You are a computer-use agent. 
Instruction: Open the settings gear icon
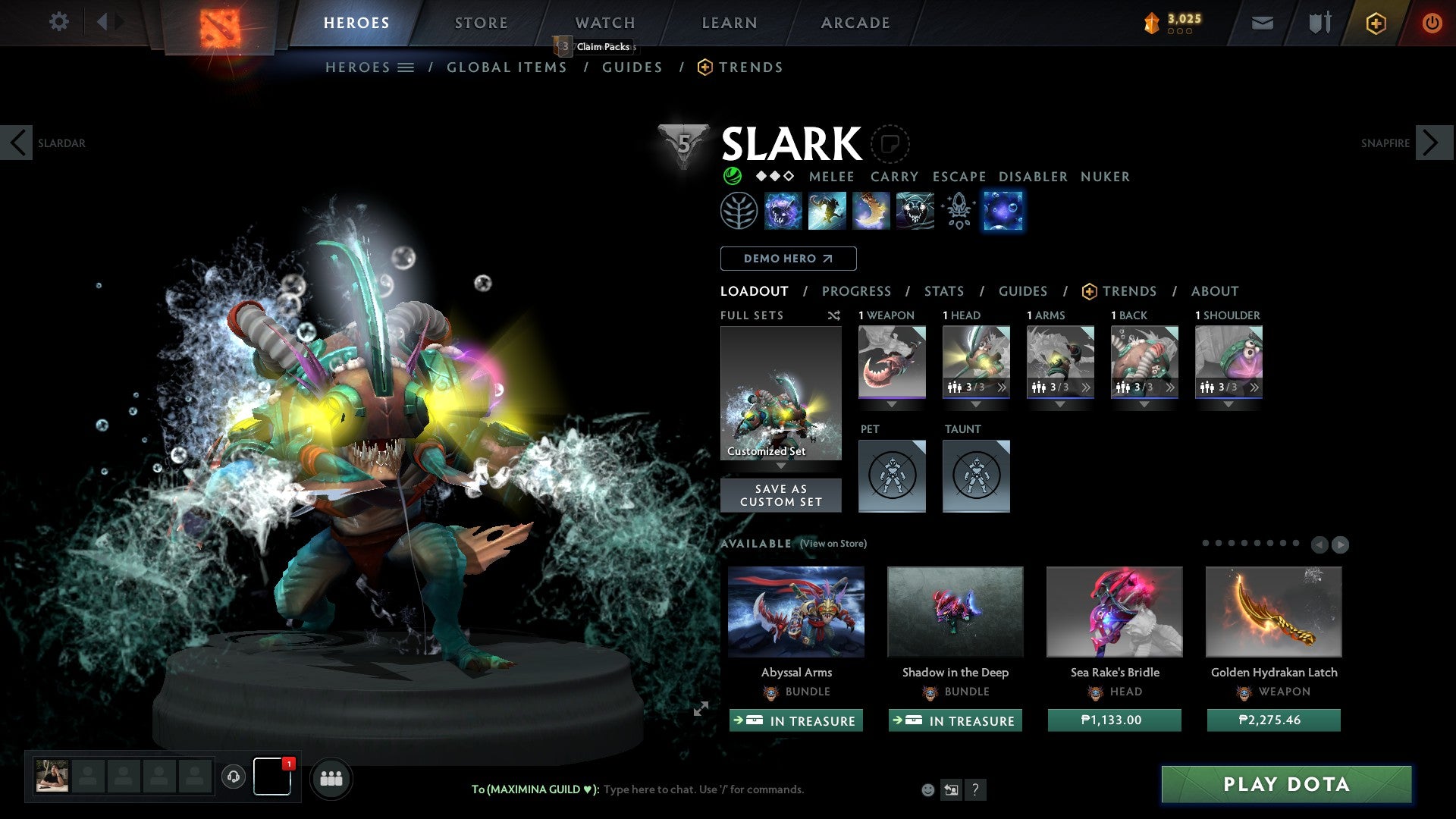pos(58,21)
